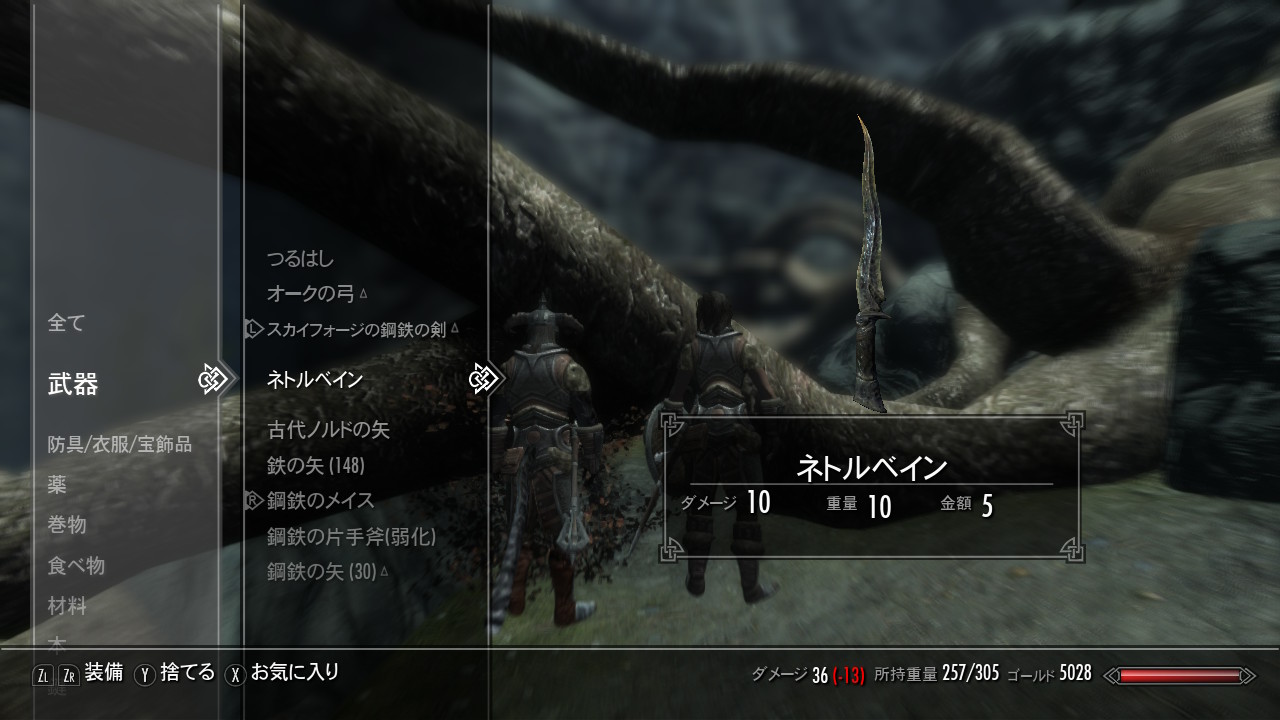Choose 鉄の矢 (148) in the list
1280x720 pixels.
tap(316, 466)
